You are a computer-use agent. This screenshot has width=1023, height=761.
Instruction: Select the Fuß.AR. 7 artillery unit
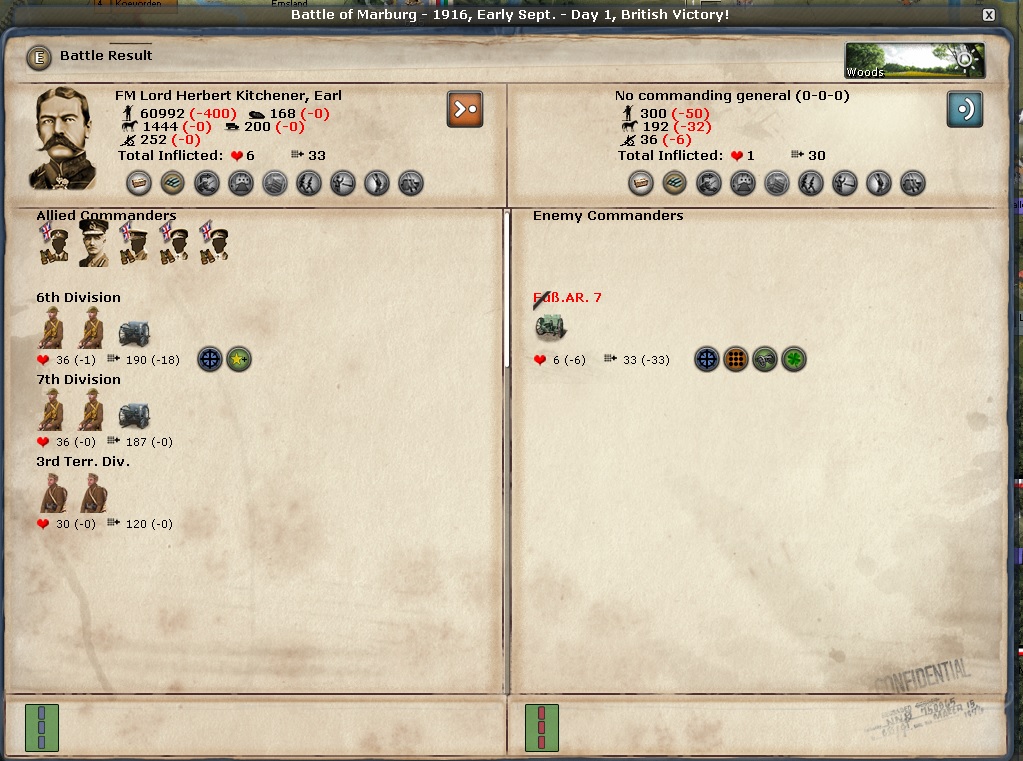click(549, 326)
